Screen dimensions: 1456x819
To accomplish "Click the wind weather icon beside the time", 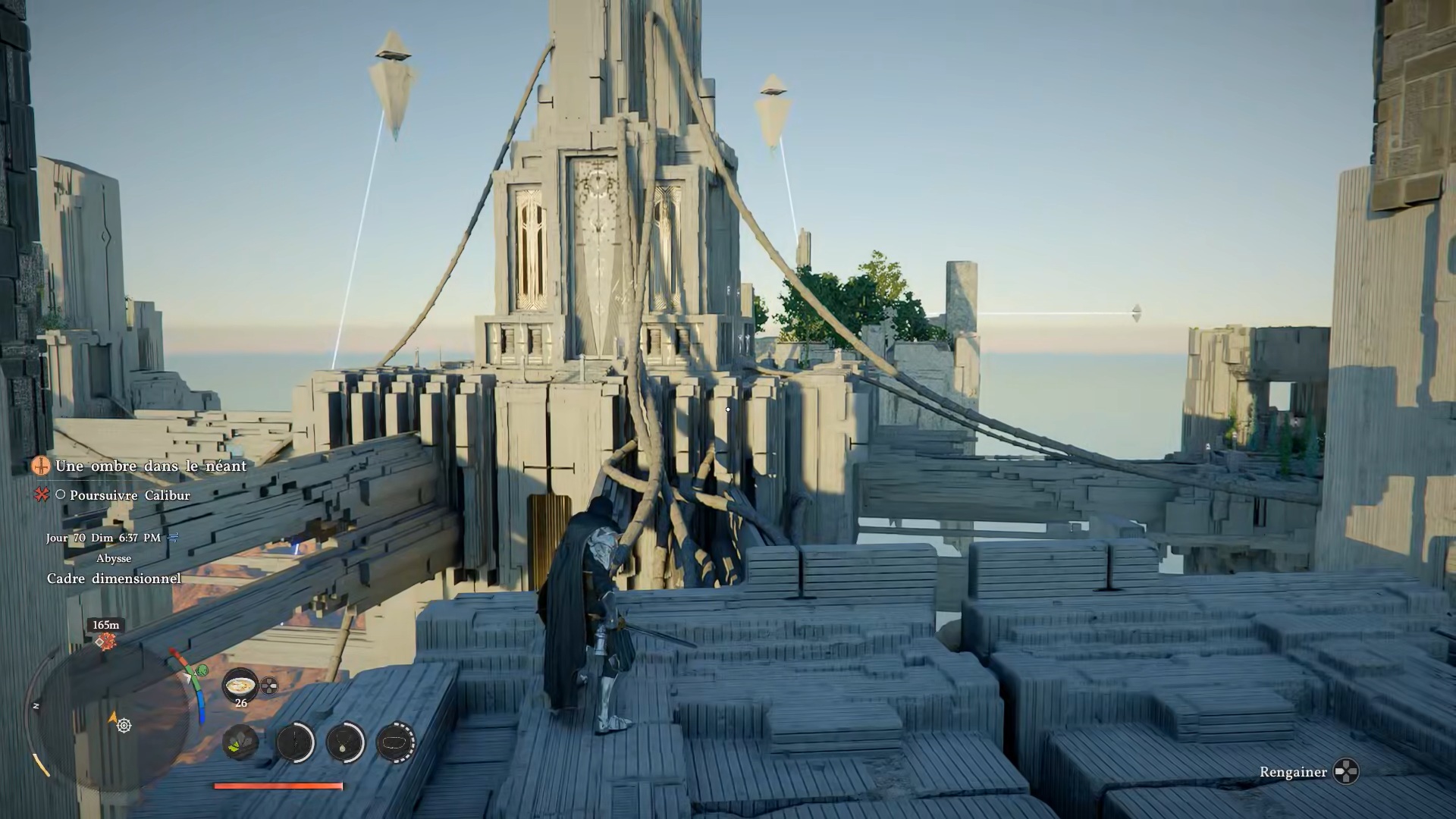I will pyautogui.click(x=174, y=538).
